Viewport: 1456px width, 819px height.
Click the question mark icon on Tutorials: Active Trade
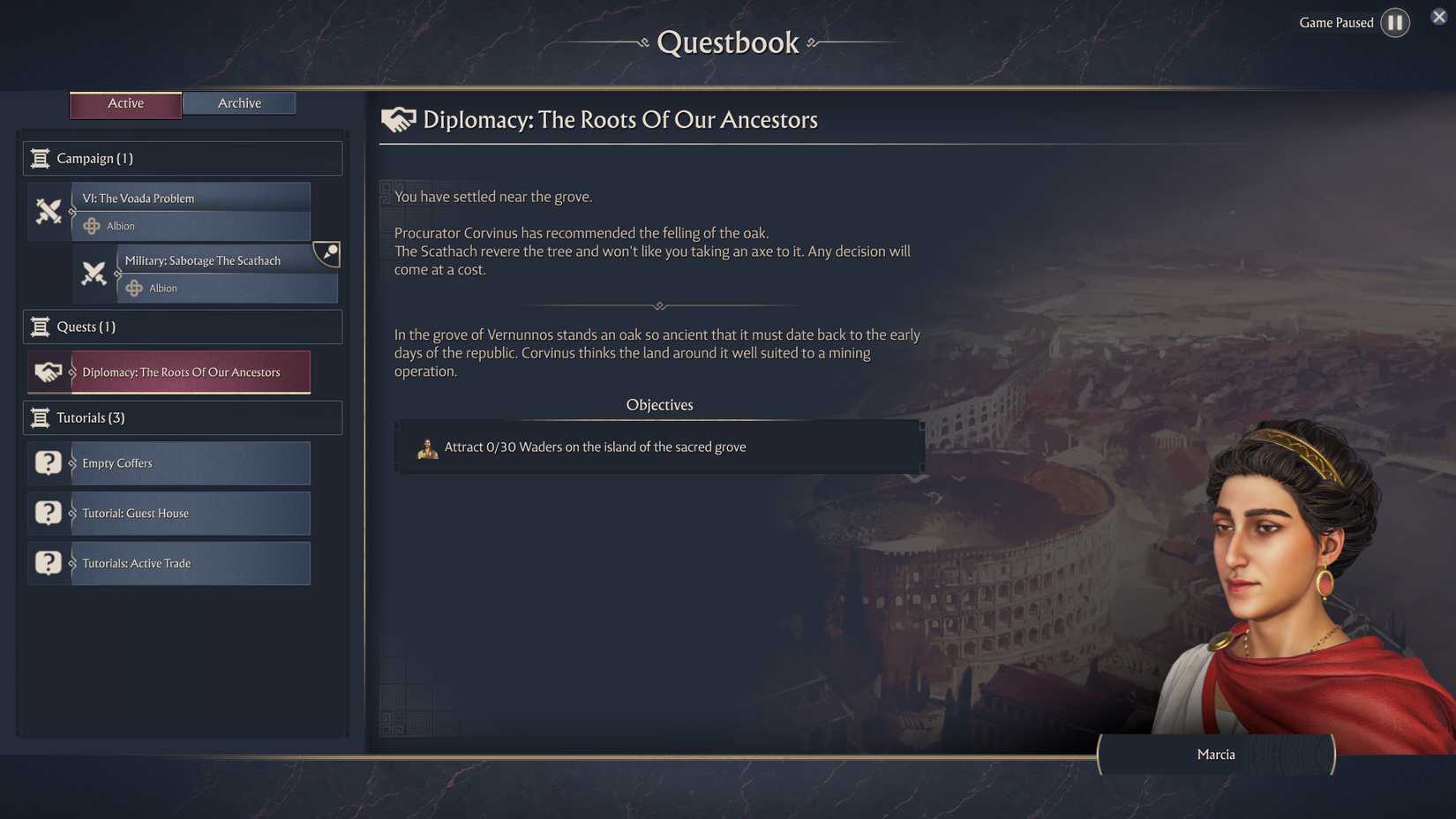(x=48, y=562)
